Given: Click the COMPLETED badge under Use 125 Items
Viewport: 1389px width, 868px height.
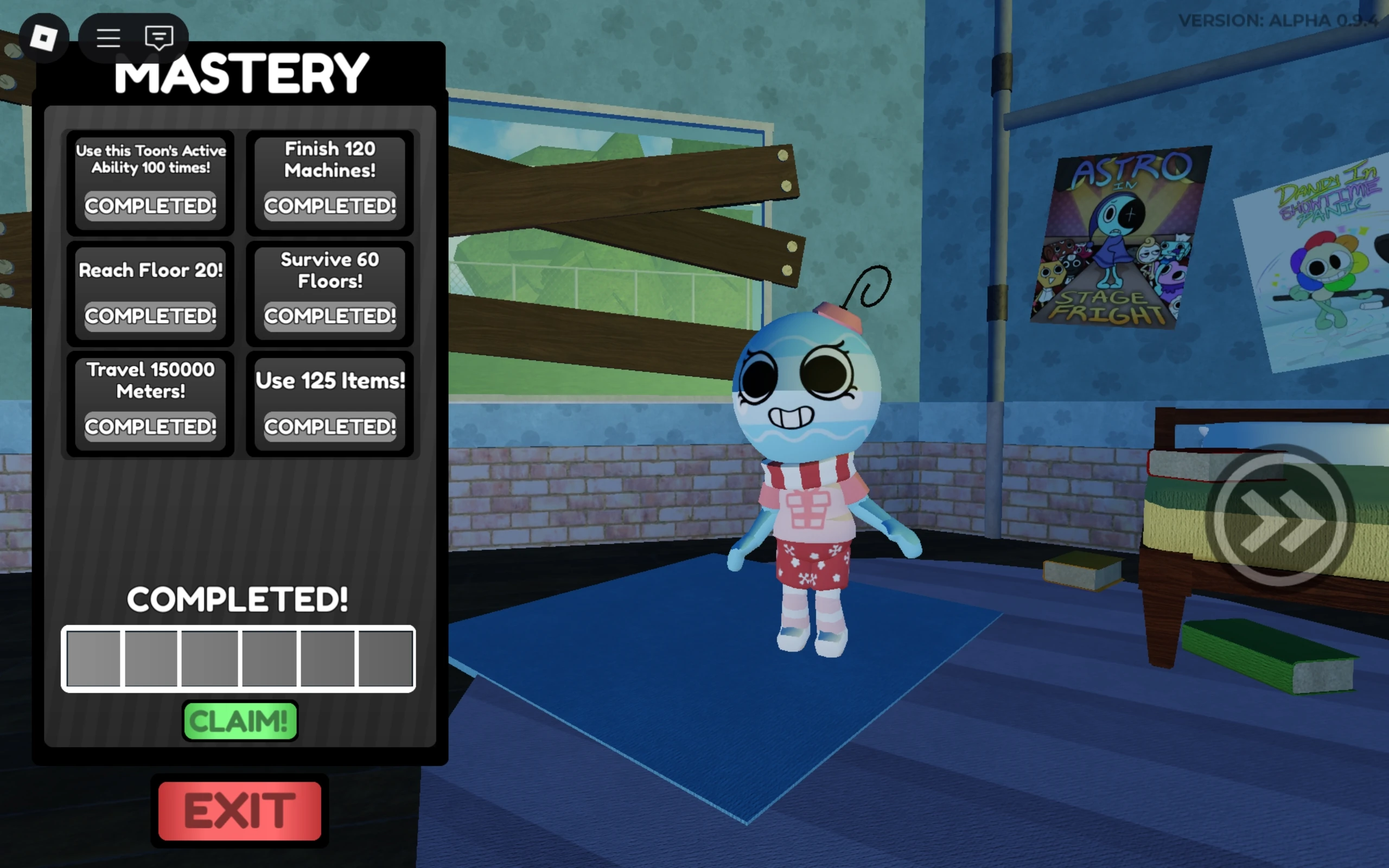Looking at the screenshot, I should click(x=330, y=426).
